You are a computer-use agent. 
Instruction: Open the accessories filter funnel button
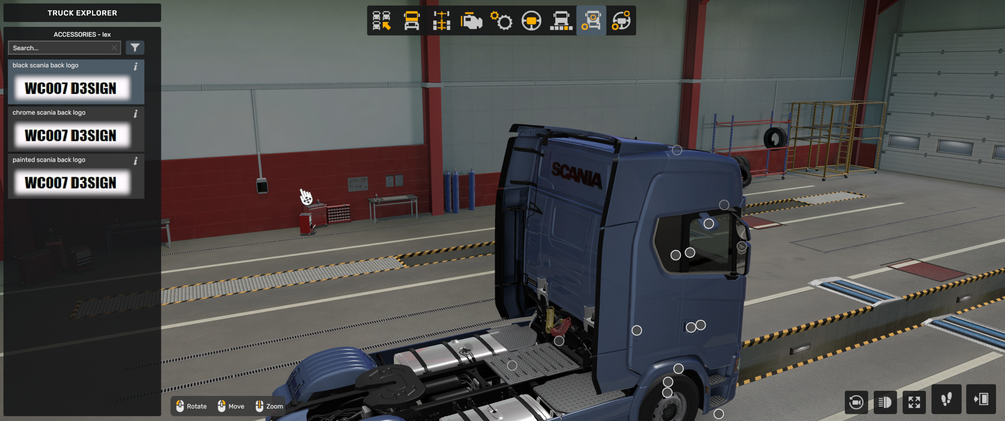[x=135, y=48]
